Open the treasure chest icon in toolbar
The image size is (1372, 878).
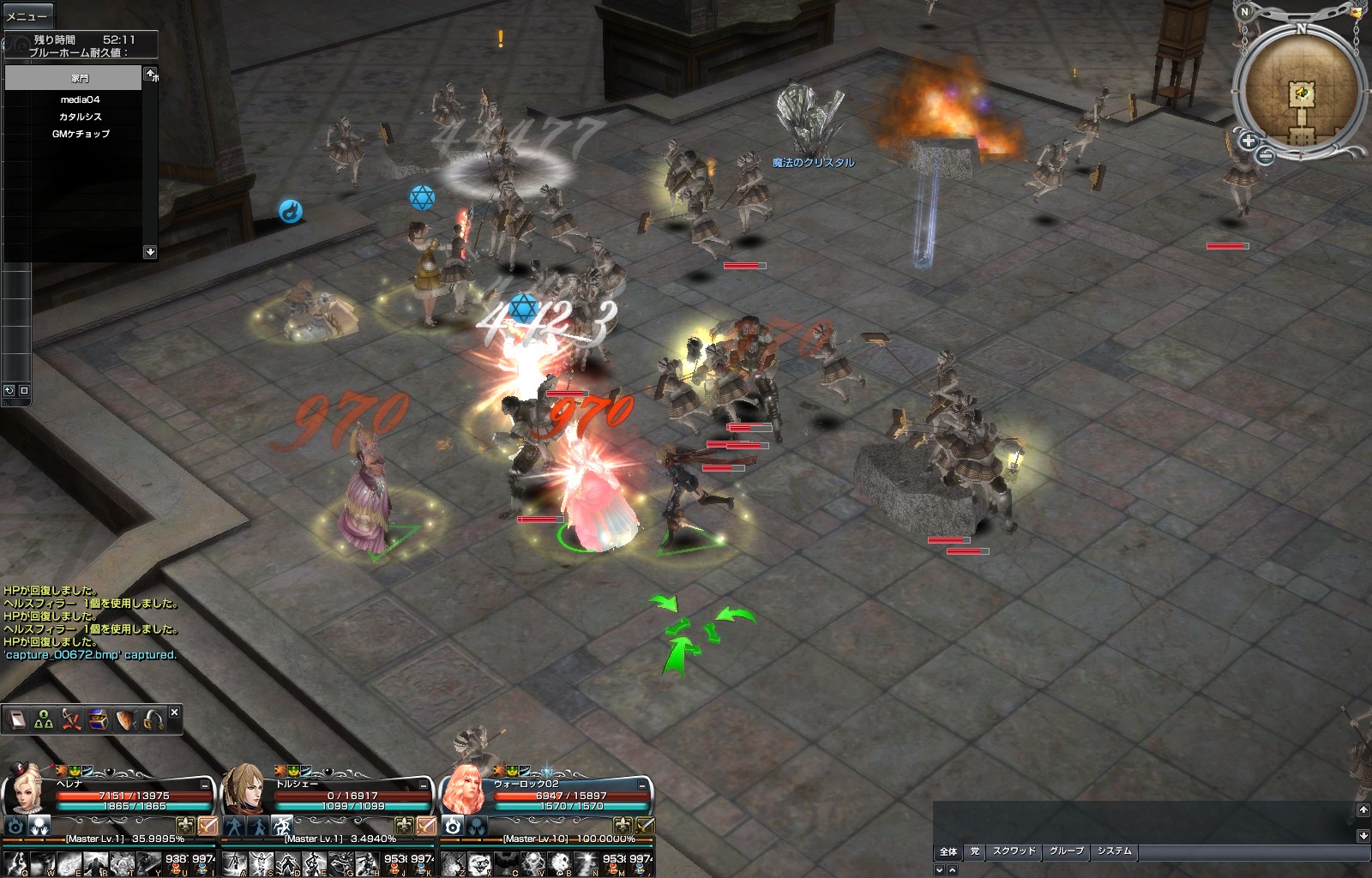coord(98,719)
